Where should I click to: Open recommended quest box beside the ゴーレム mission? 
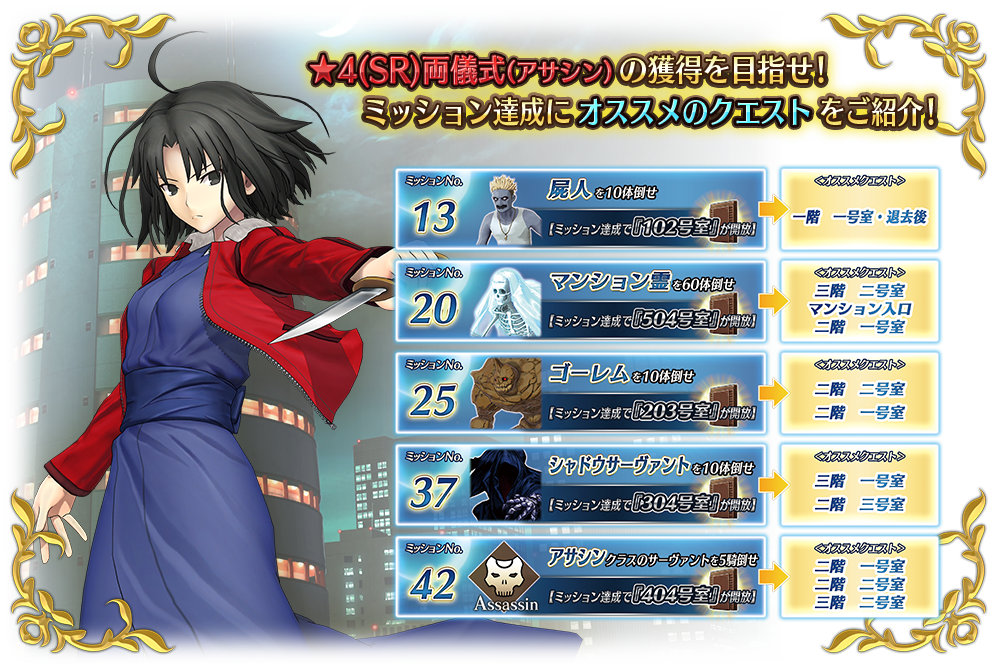860,393
